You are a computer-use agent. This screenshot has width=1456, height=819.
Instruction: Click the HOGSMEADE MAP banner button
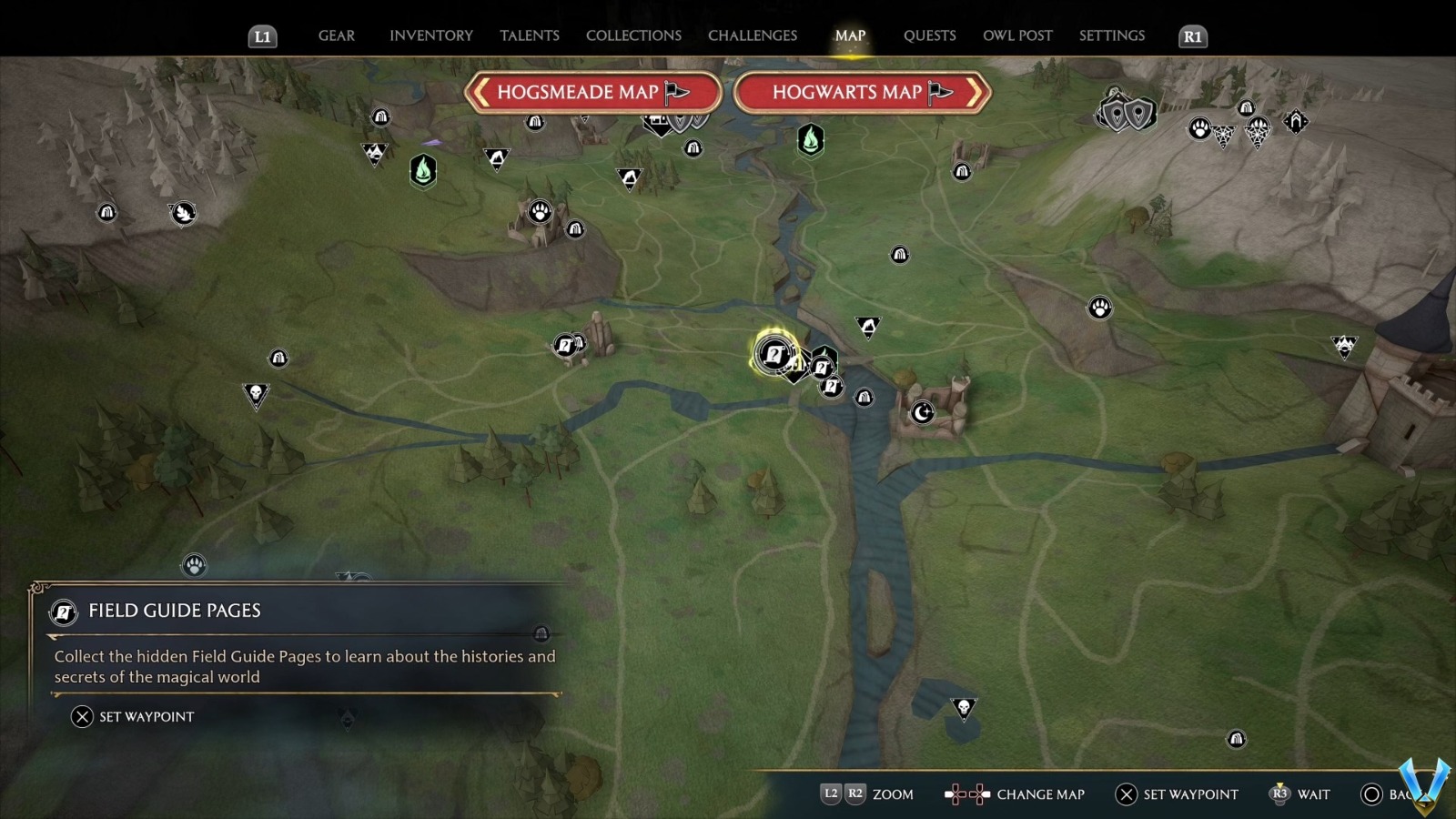pos(591,92)
